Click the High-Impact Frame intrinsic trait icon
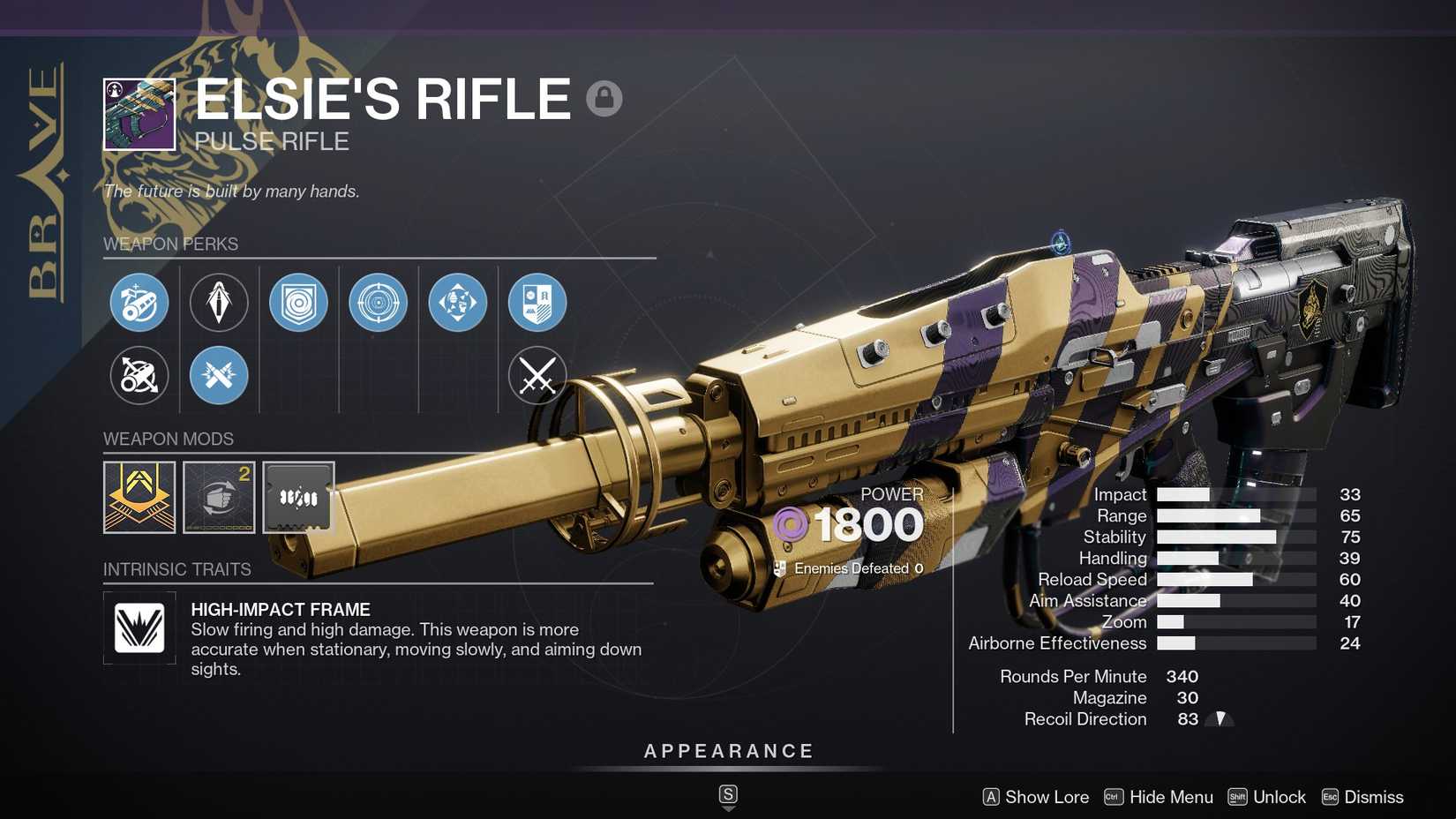This screenshot has height=819, width=1456. (x=138, y=629)
